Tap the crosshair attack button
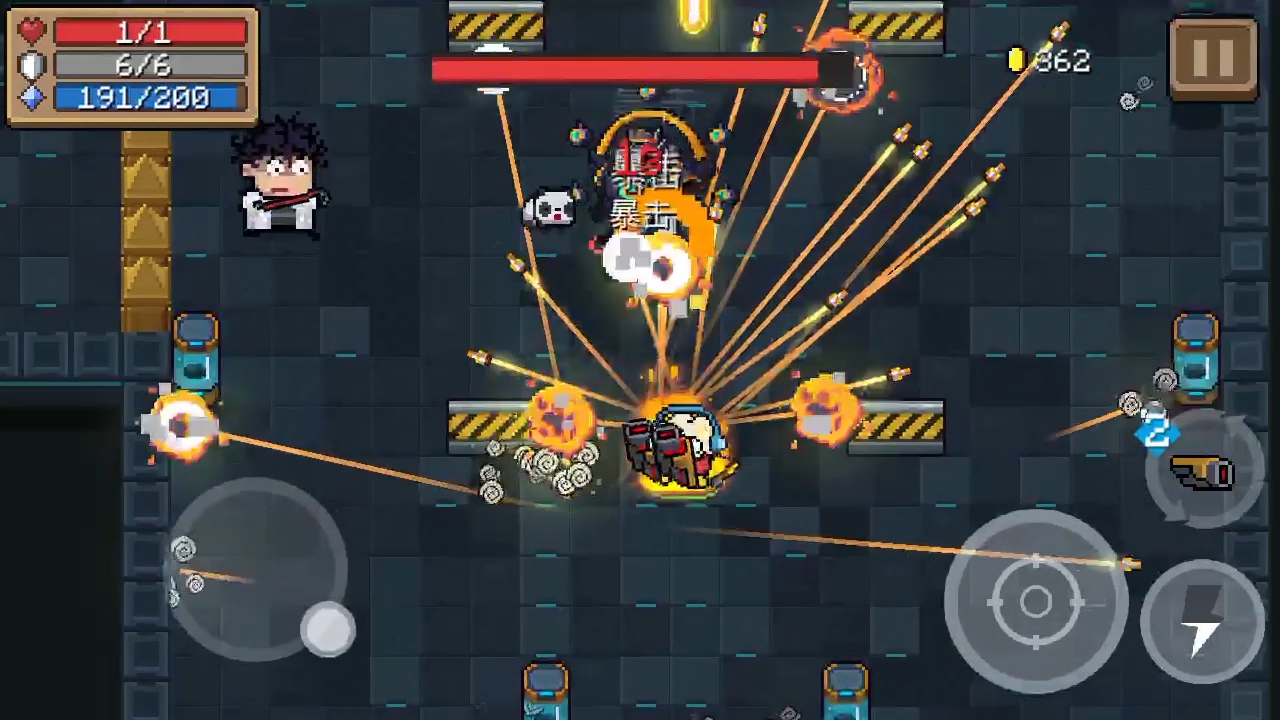 [1036, 602]
